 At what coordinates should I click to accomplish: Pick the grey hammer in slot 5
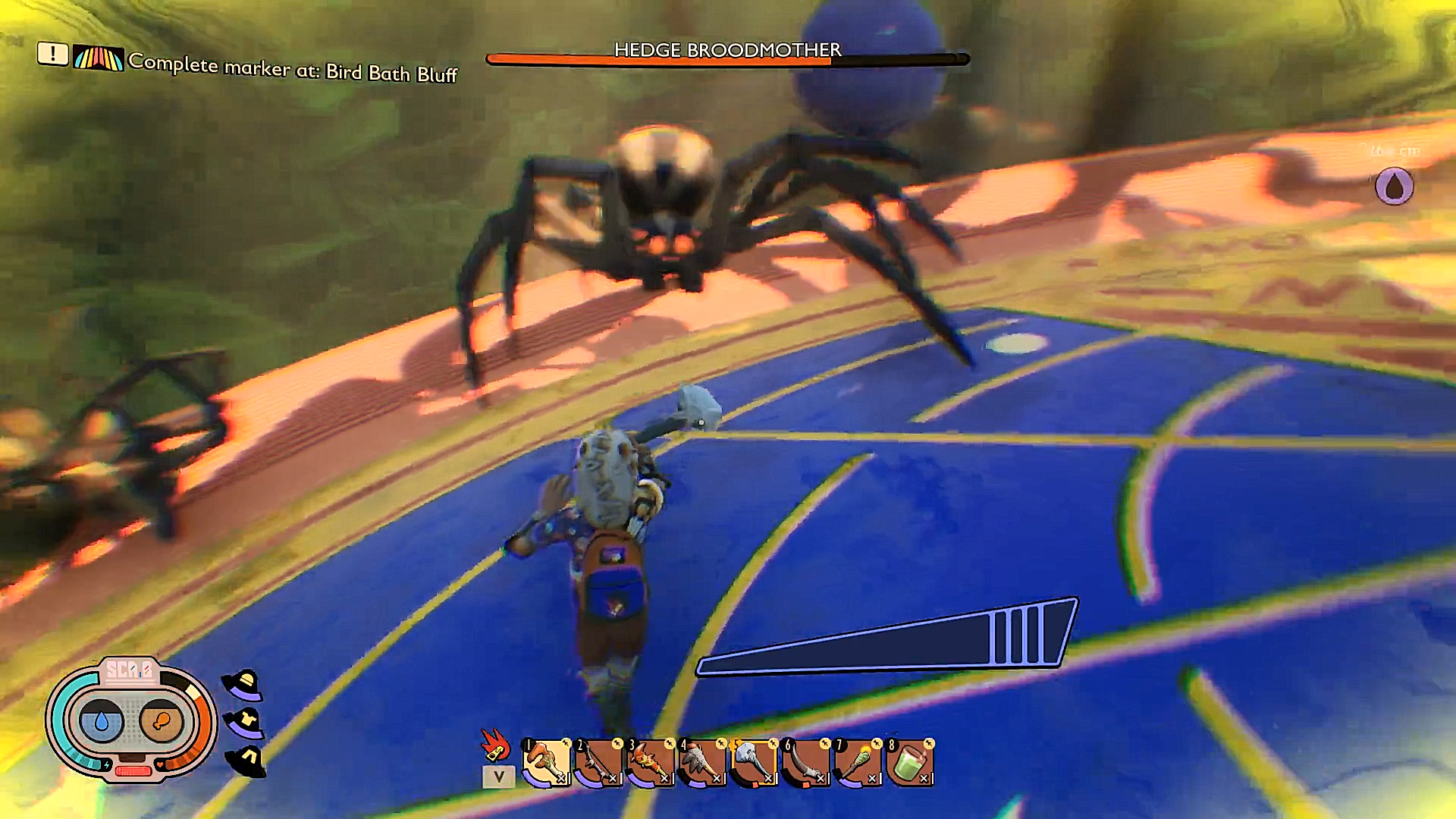click(x=754, y=762)
